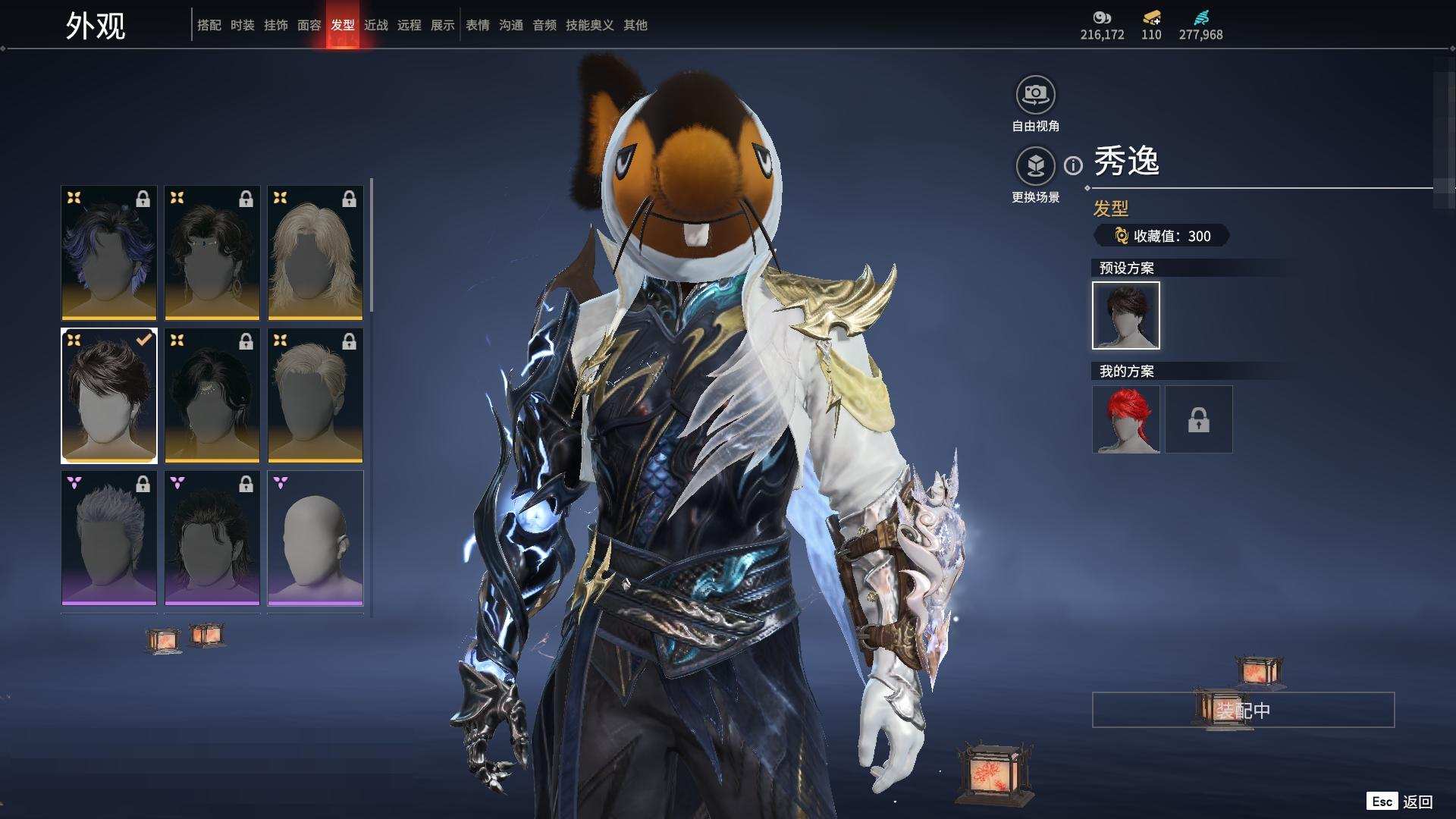Open the info icon beside 秀逸
This screenshot has height=819, width=1456.
(x=1073, y=165)
